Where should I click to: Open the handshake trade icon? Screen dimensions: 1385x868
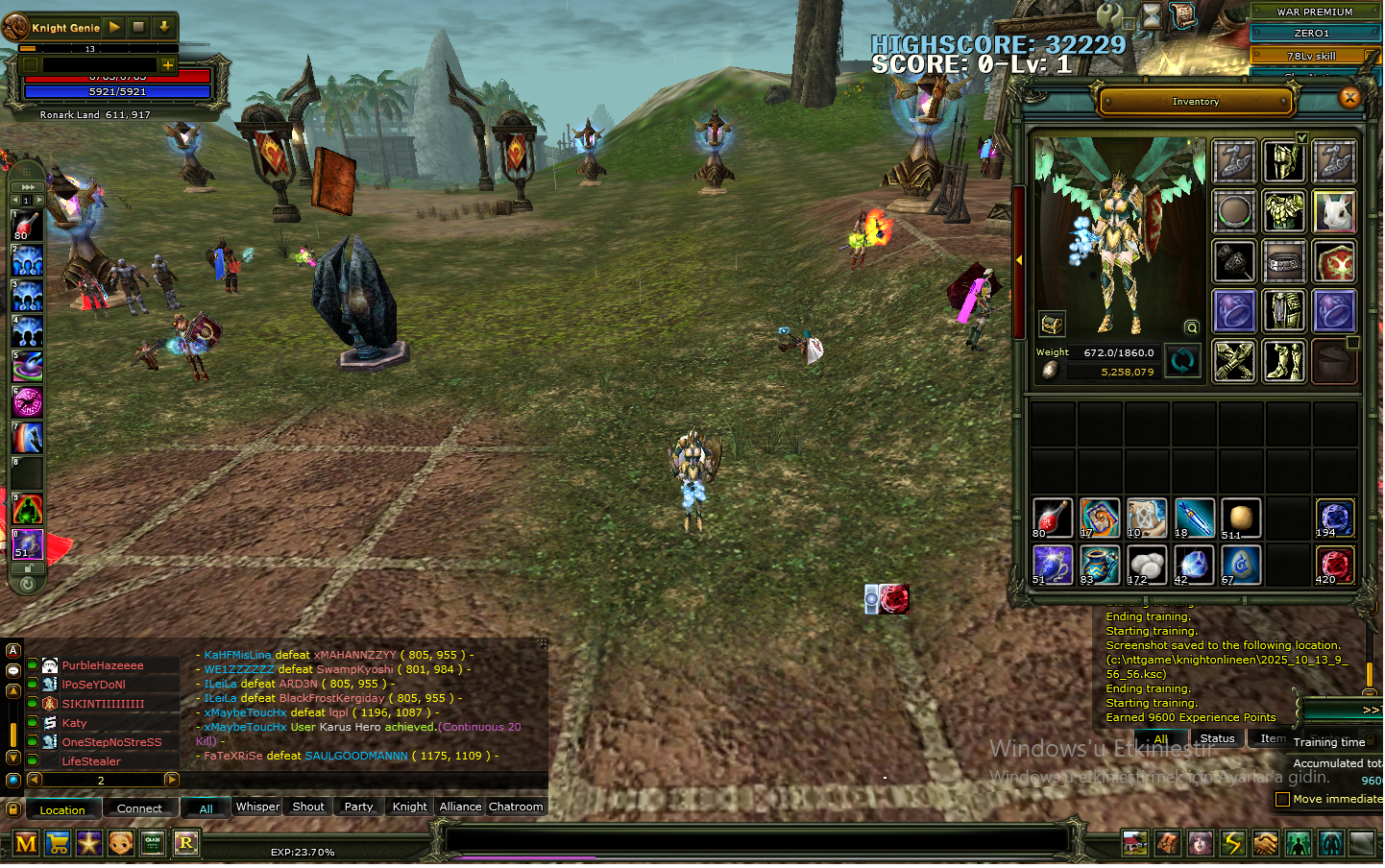(1265, 844)
